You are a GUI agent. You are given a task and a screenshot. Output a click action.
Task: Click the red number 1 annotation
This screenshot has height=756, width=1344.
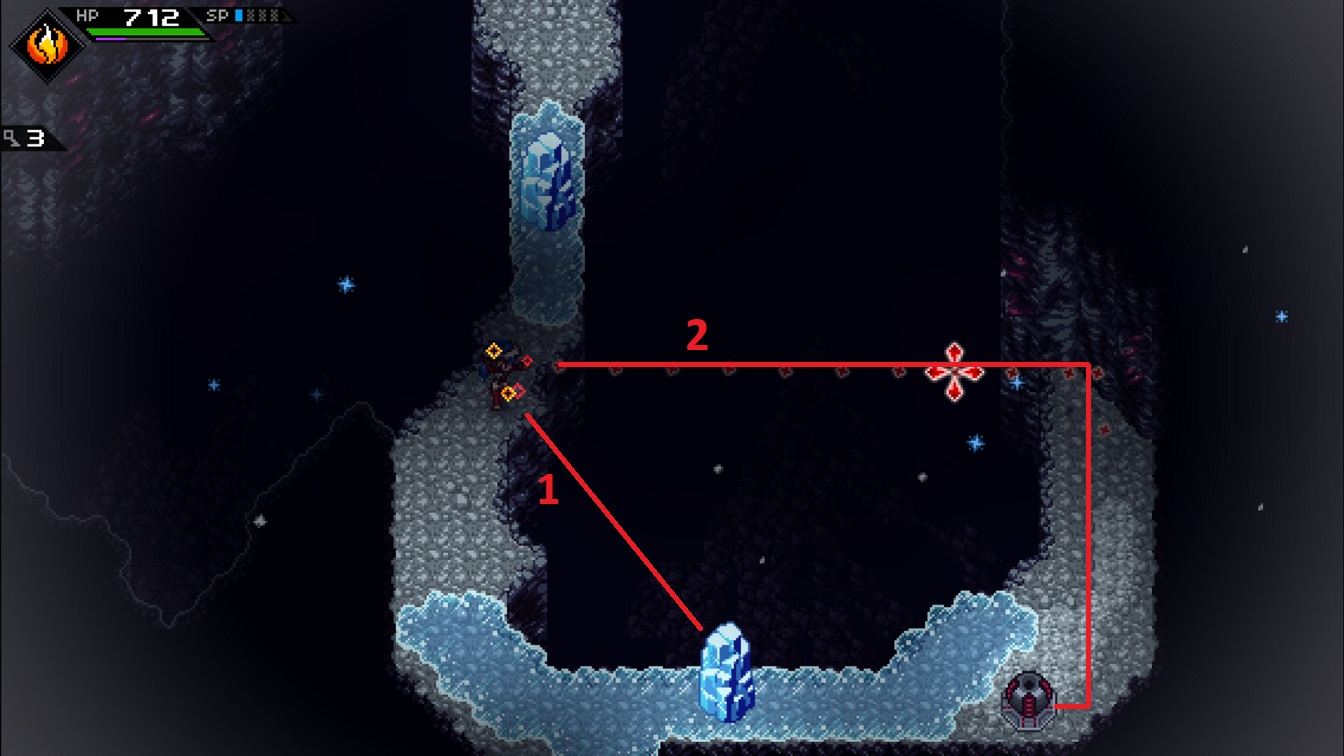[x=546, y=491]
